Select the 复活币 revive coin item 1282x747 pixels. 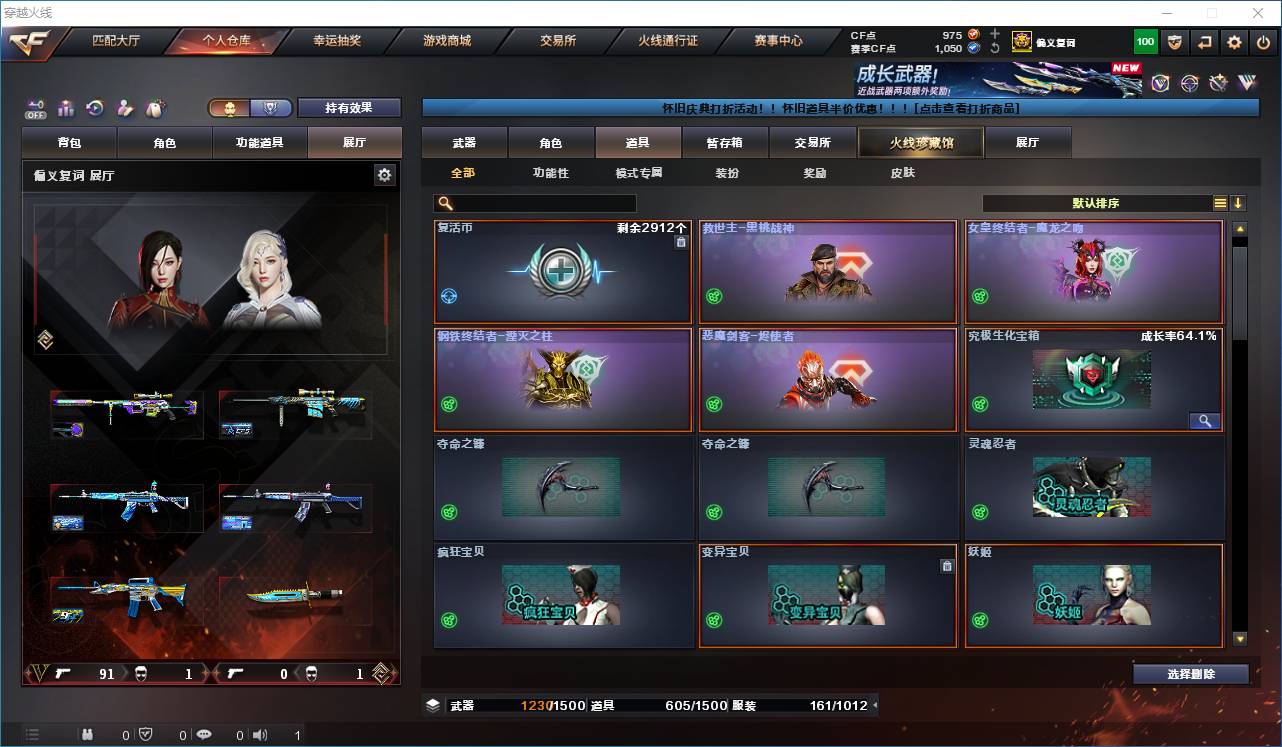coord(563,272)
